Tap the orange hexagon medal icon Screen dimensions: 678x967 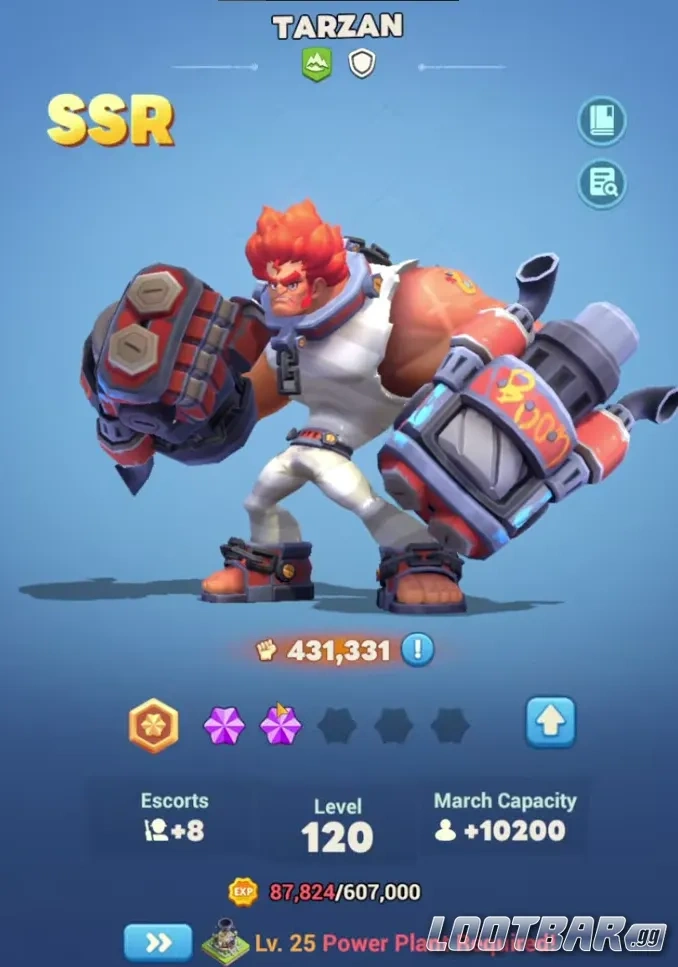[153, 725]
